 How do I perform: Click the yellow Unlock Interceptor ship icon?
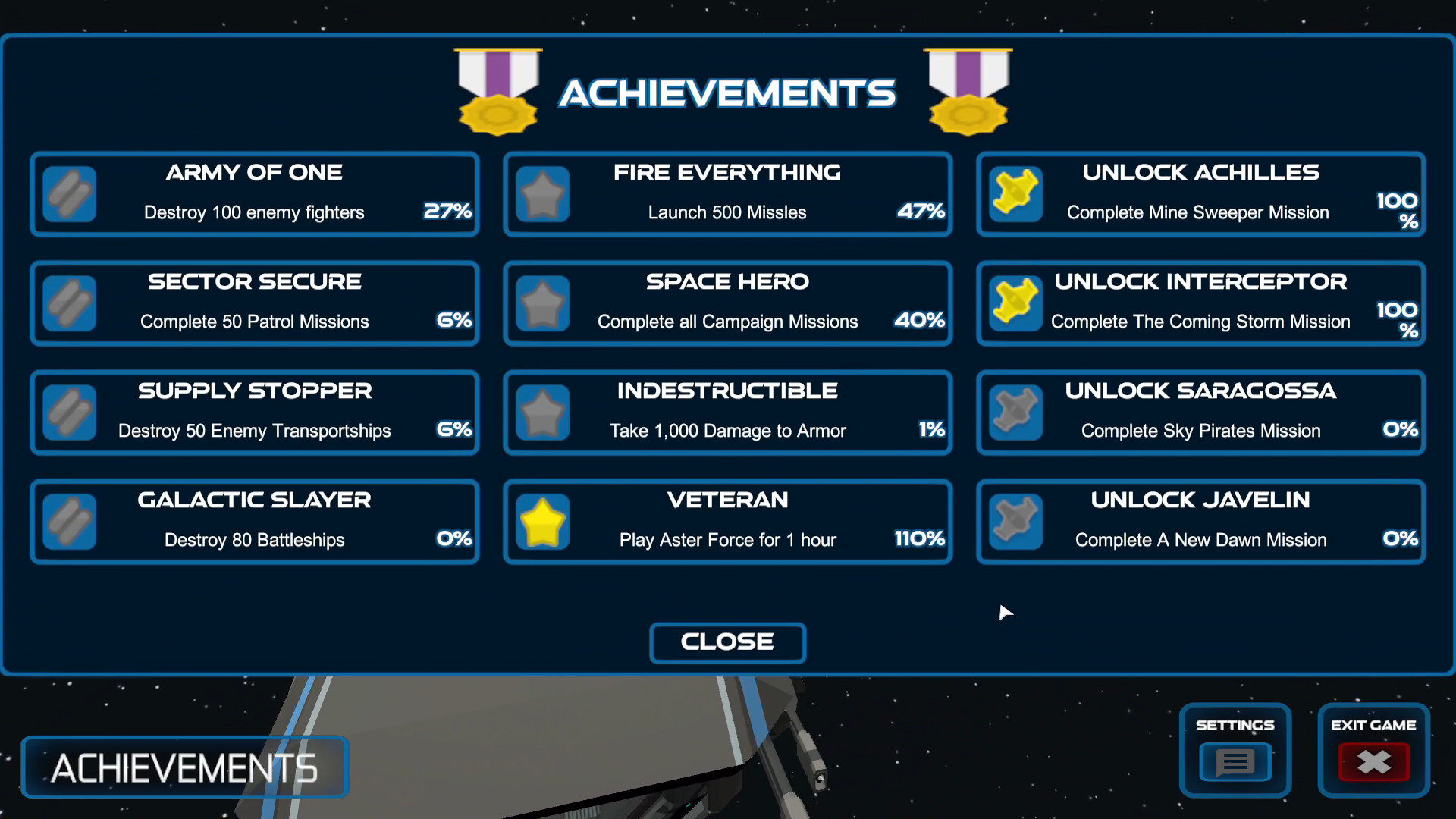[x=1015, y=303]
